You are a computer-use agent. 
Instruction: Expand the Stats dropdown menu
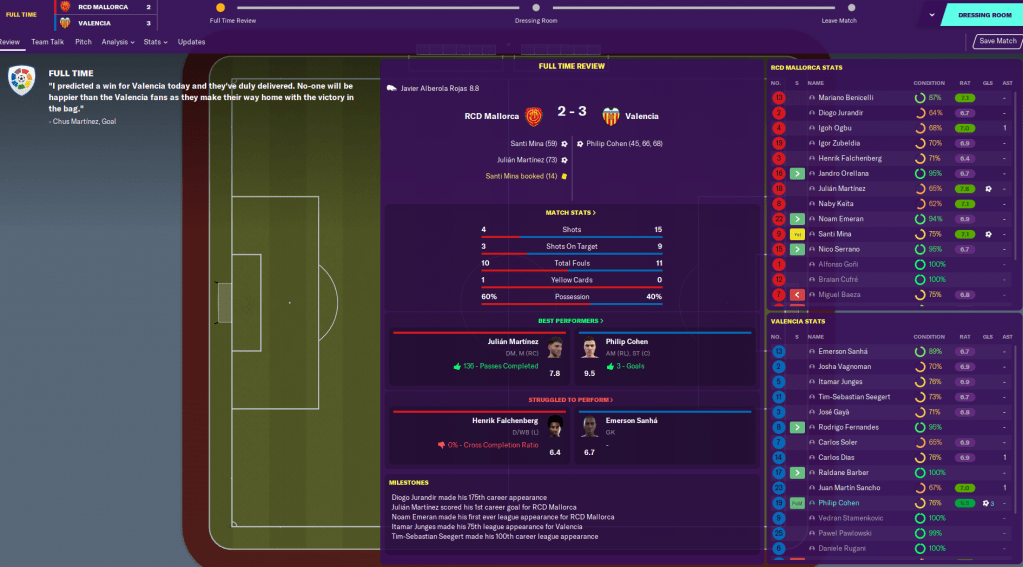pyautogui.click(x=153, y=42)
